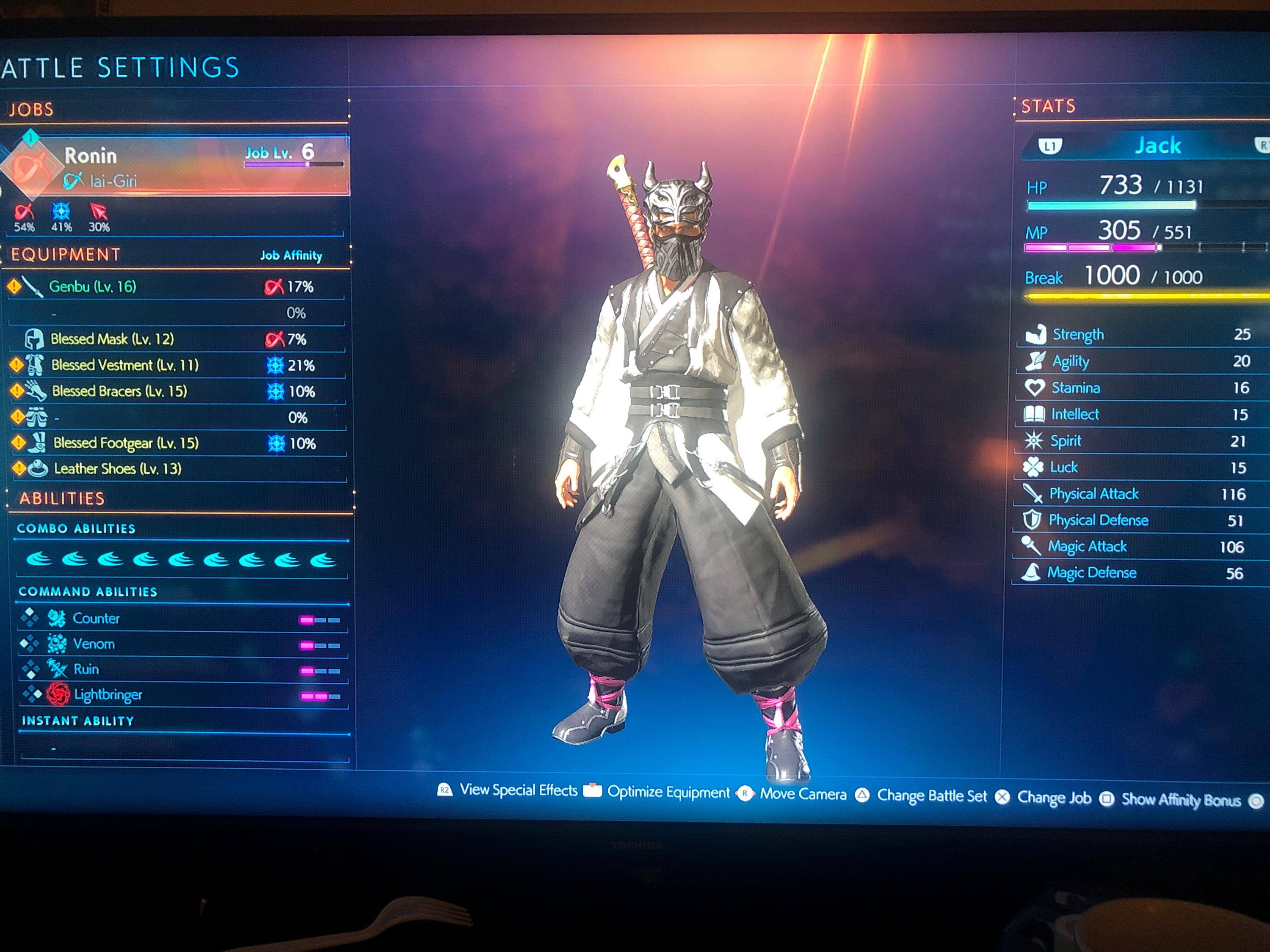This screenshot has height=952, width=1270.
Task: Click the Change Job option
Action: [1054, 798]
